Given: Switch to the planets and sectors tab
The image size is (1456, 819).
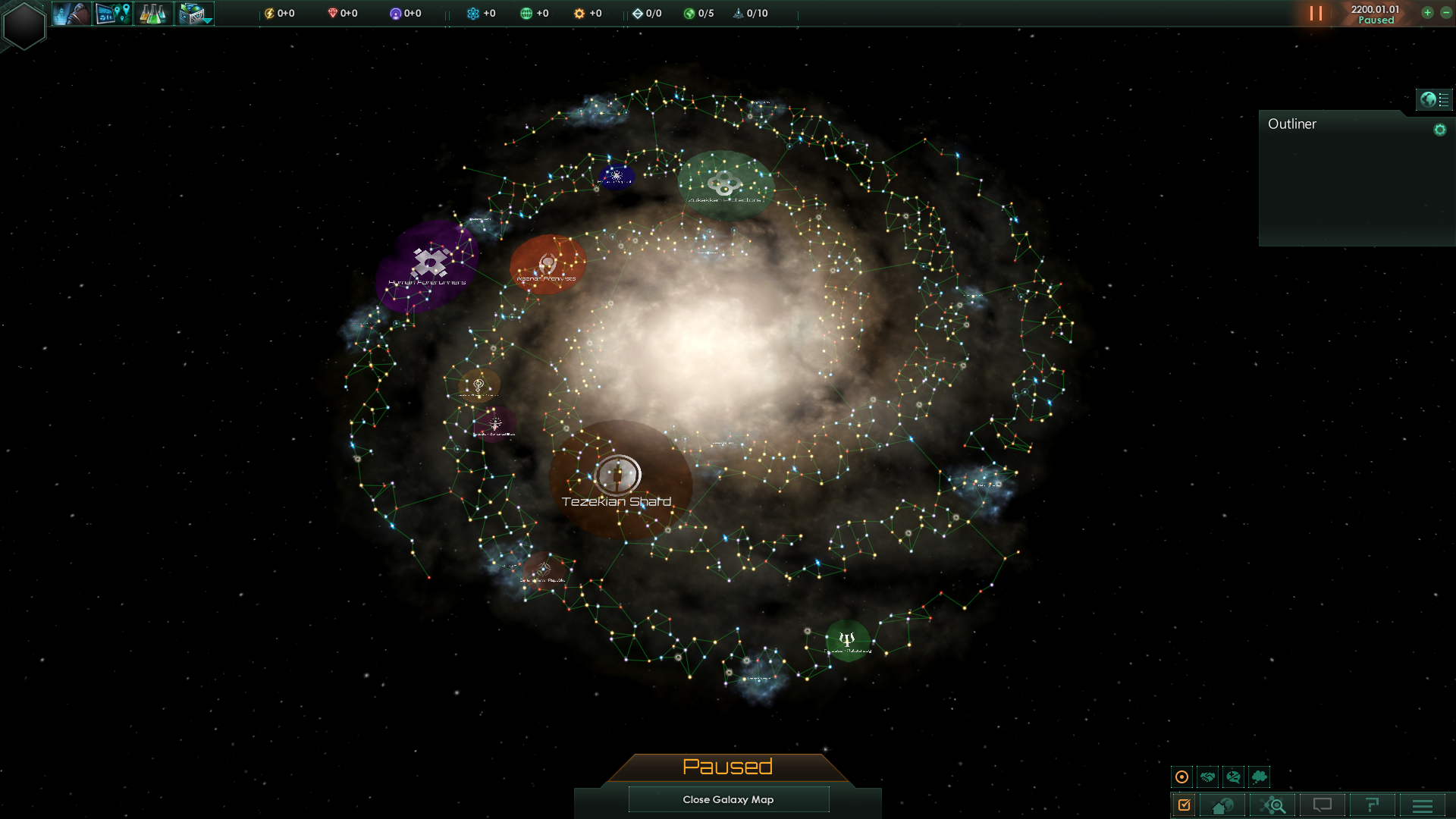Looking at the screenshot, I should (1221, 805).
